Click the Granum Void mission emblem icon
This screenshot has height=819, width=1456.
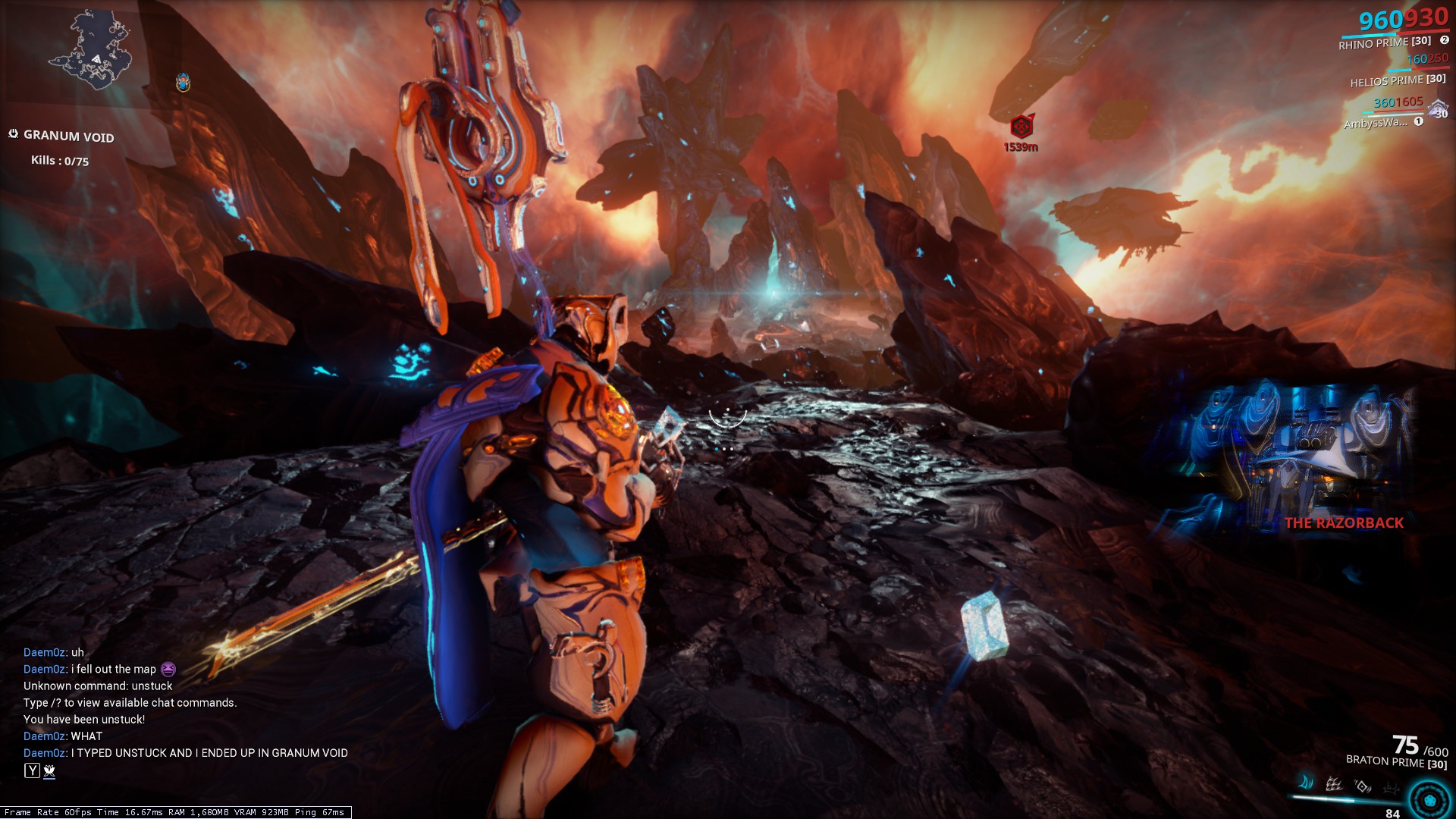tap(12, 133)
